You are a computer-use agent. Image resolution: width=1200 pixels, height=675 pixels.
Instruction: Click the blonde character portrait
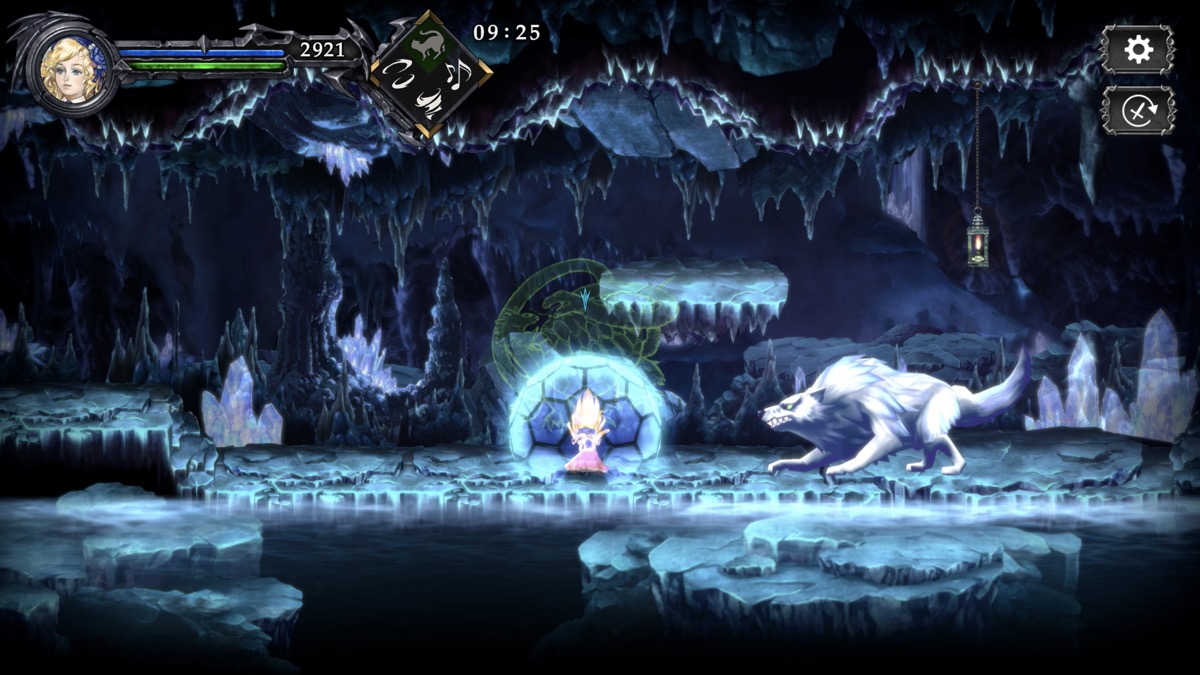[71, 67]
